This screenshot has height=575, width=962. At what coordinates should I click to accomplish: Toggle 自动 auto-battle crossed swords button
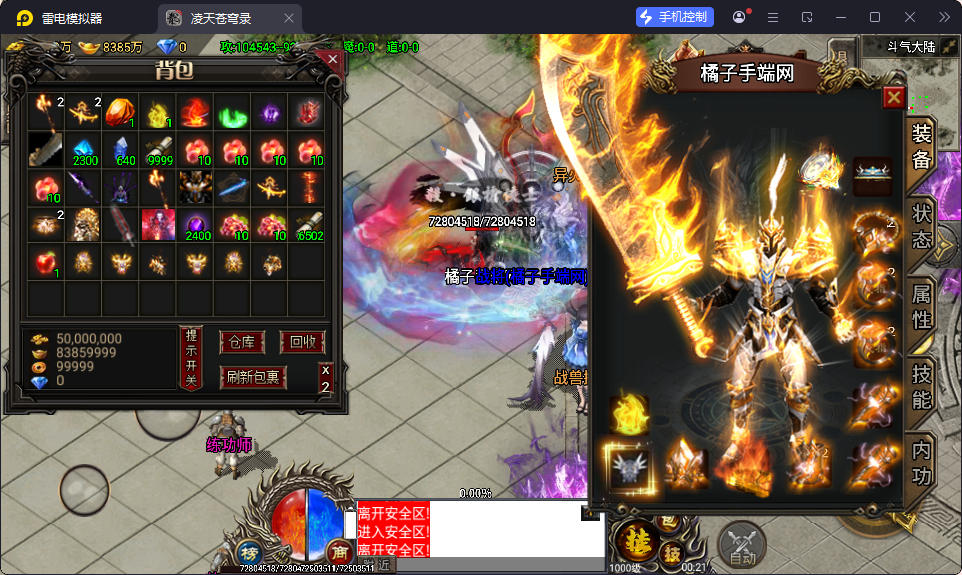click(741, 545)
